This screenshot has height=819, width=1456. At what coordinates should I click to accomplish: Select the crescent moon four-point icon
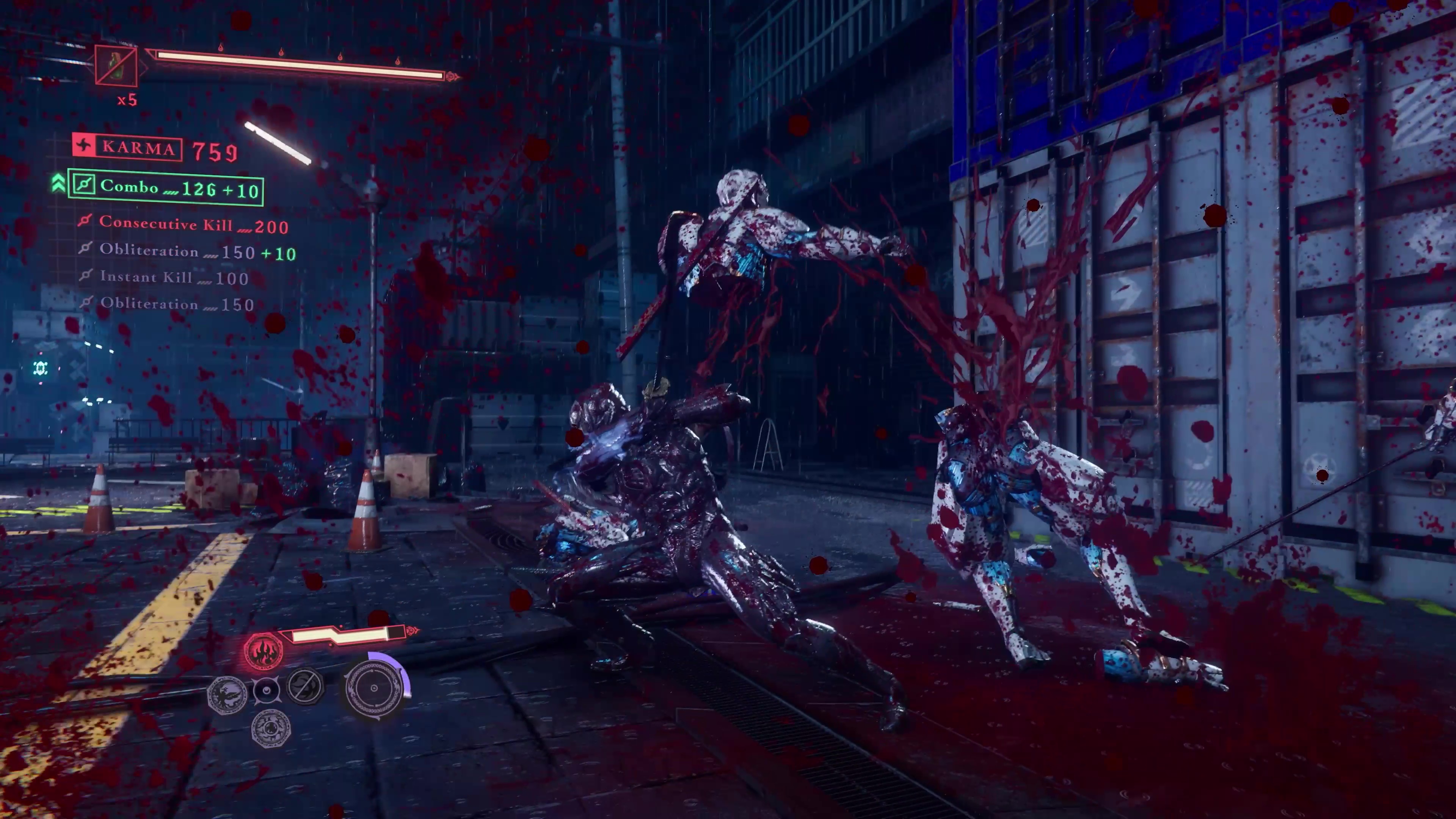point(266,690)
